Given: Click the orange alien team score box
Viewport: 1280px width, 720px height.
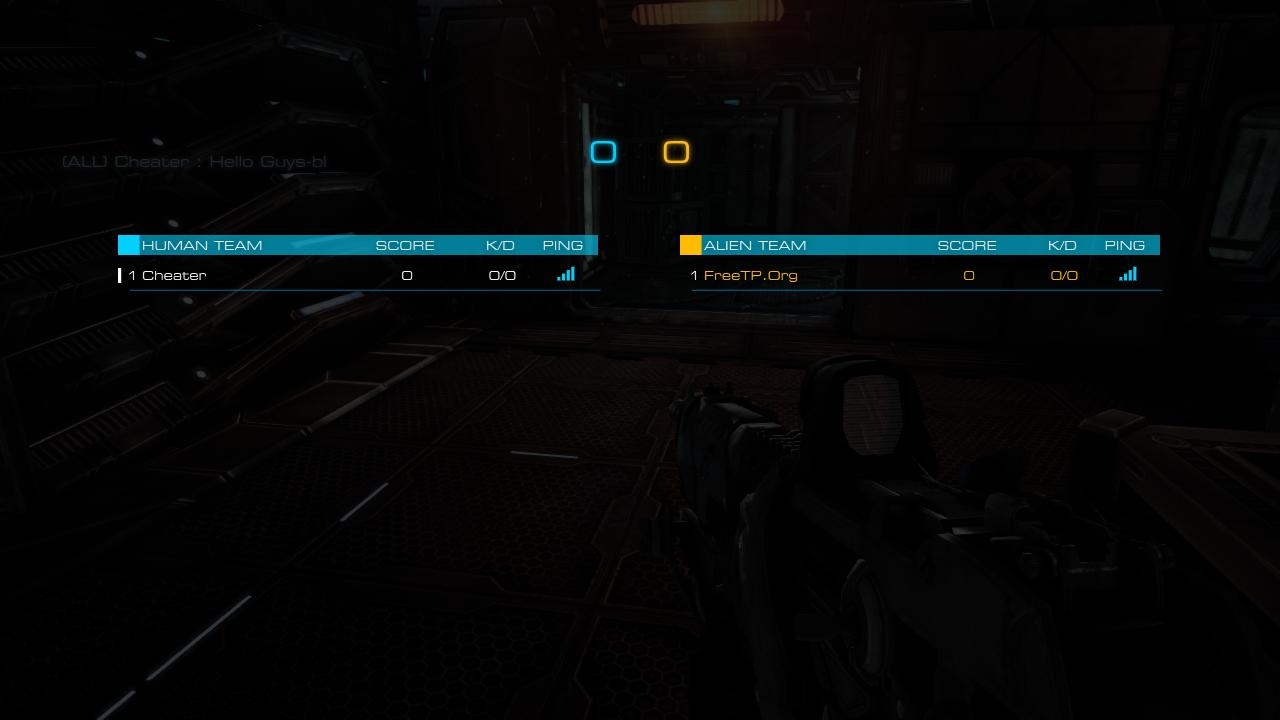Looking at the screenshot, I should (676, 152).
